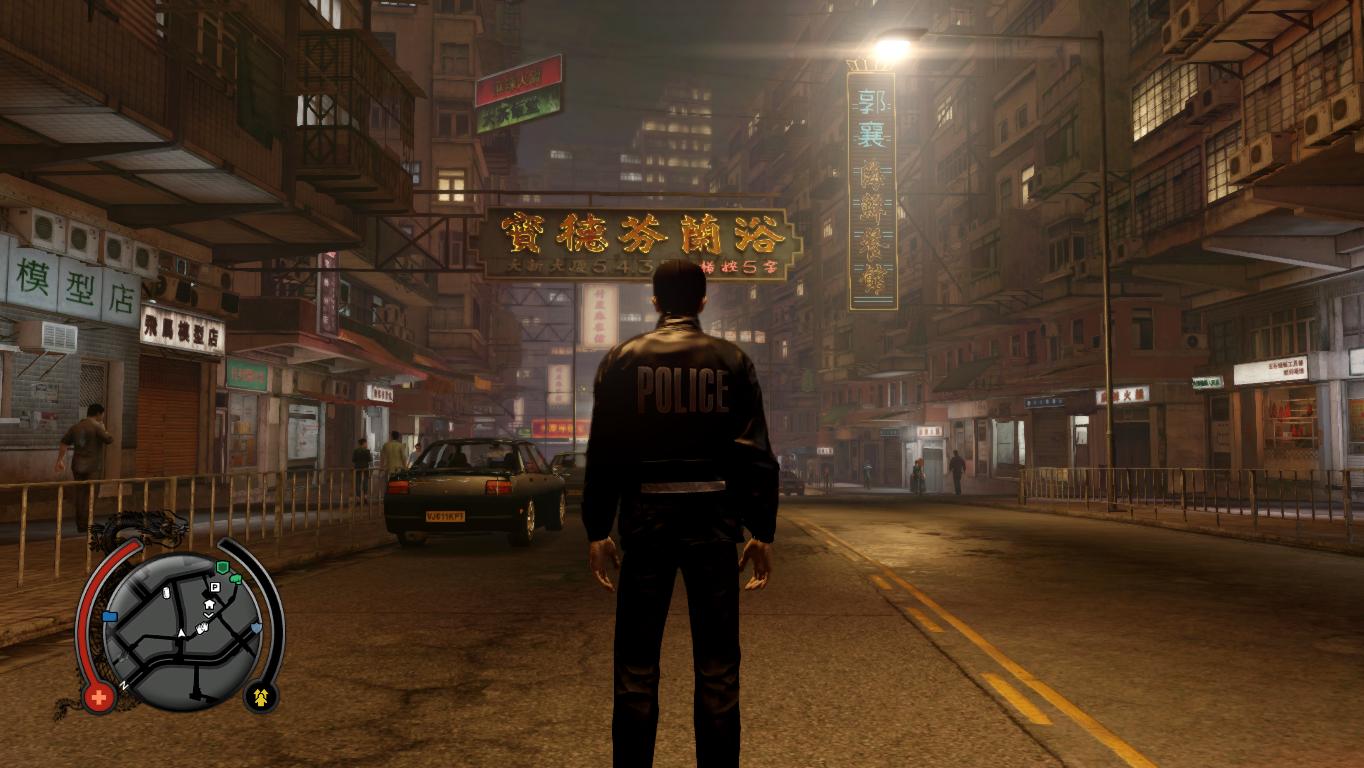
Task: Click the red health cross icon
Action: click(x=98, y=696)
